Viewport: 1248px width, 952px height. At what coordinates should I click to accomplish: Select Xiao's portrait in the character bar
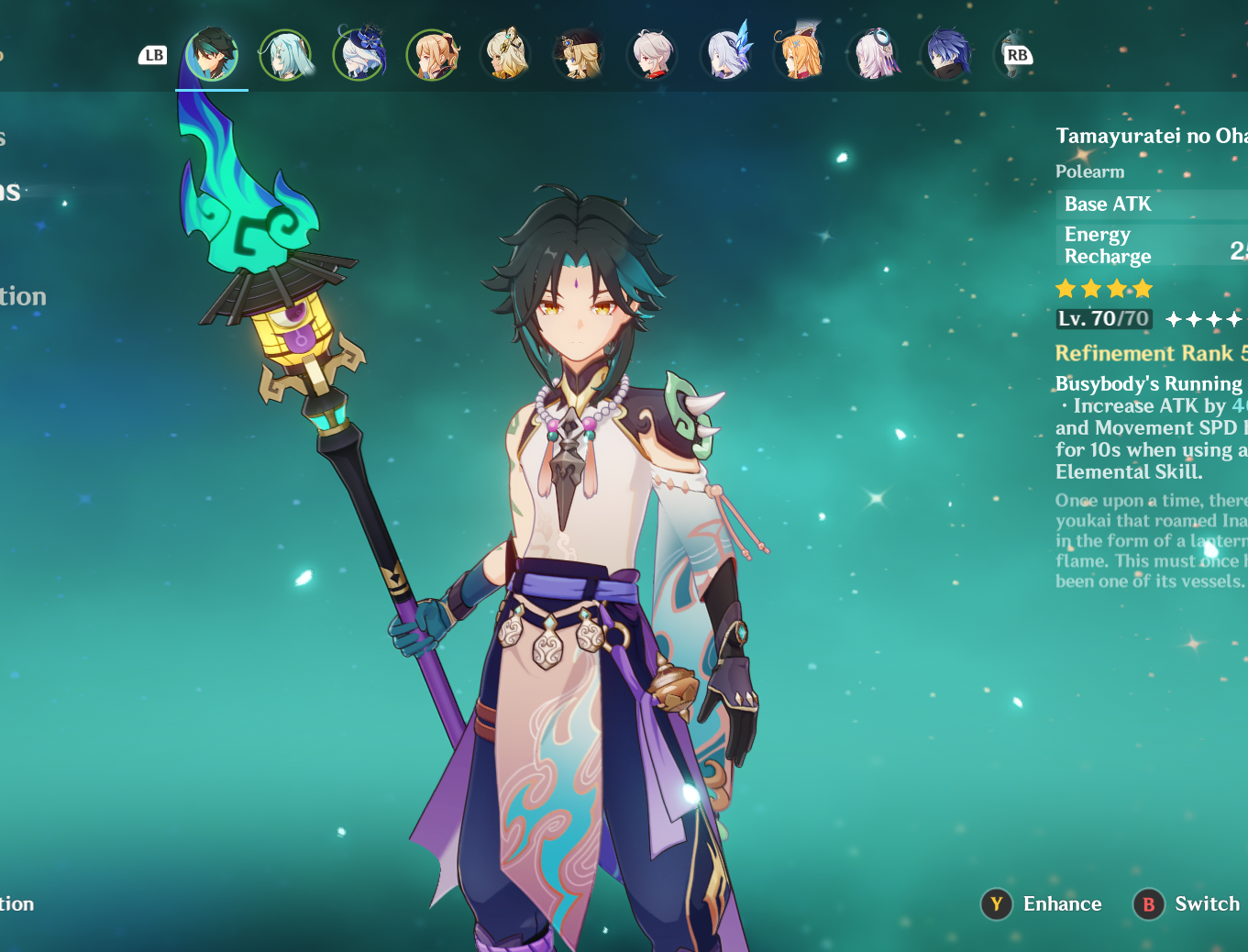(212, 55)
